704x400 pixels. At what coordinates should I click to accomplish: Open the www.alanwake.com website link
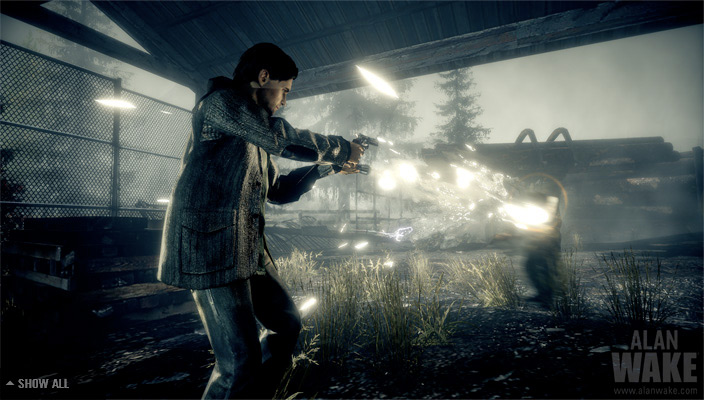(x=654, y=390)
